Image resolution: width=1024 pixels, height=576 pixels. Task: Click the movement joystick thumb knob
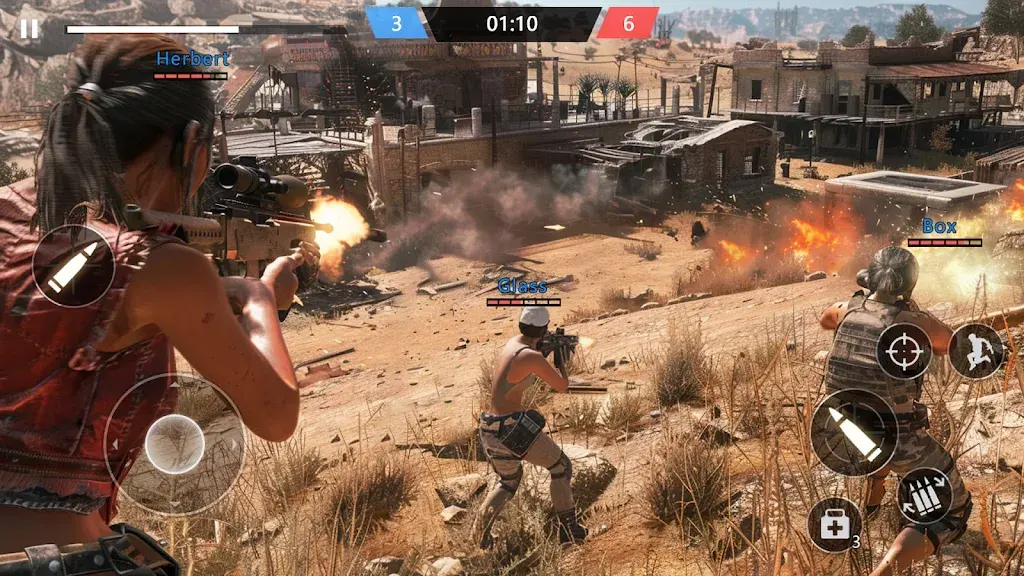pyautogui.click(x=174, y=444)
